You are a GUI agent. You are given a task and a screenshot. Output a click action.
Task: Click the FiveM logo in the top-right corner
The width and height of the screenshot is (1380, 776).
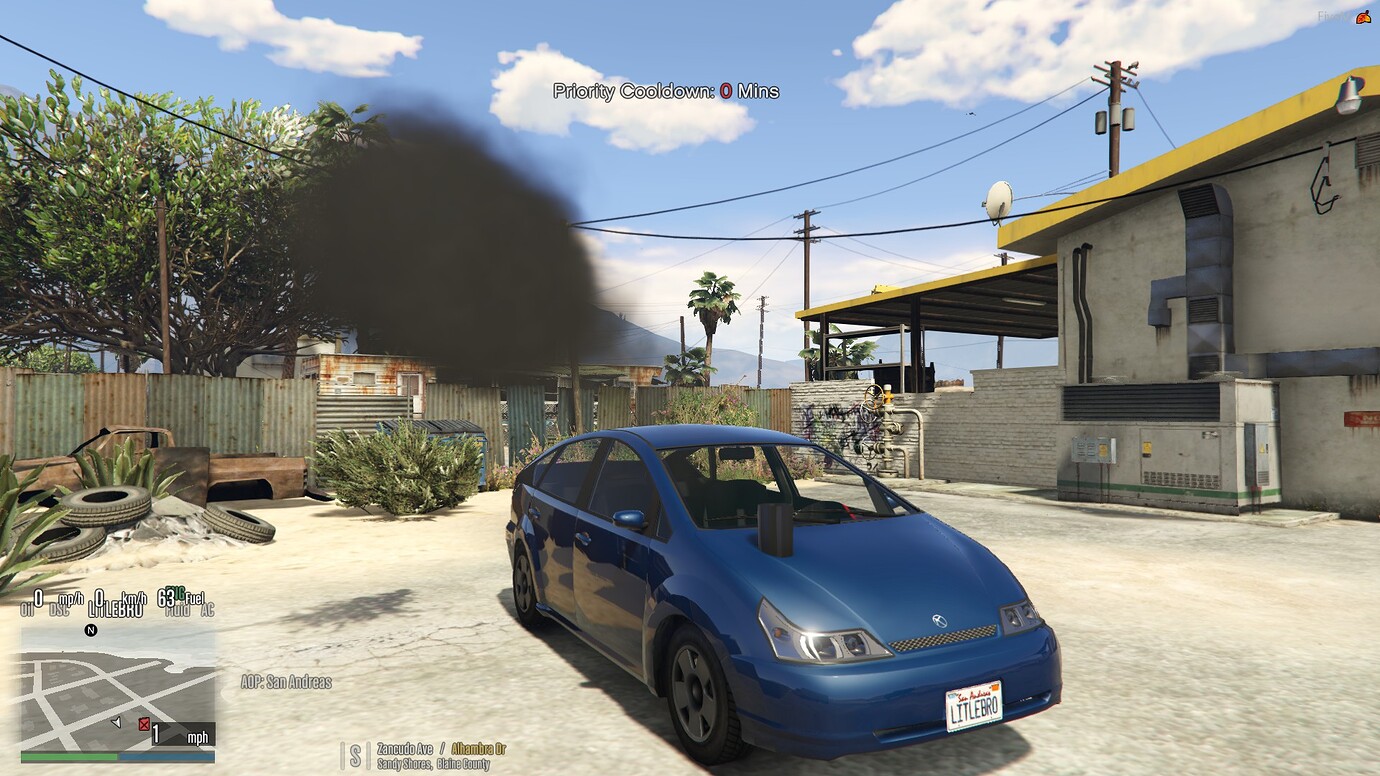(x=1363, y=17)
